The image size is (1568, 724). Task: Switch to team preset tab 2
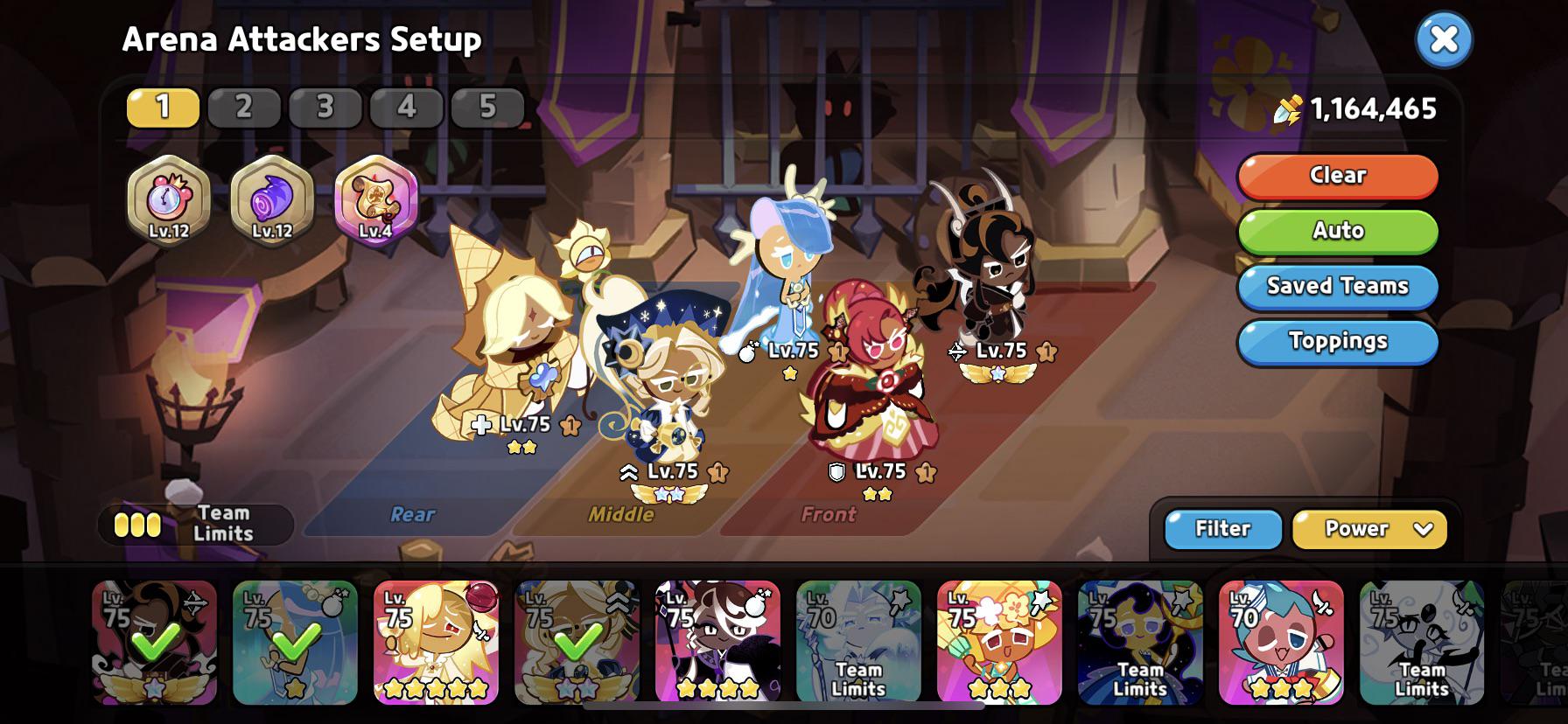[x=243, y=108]
